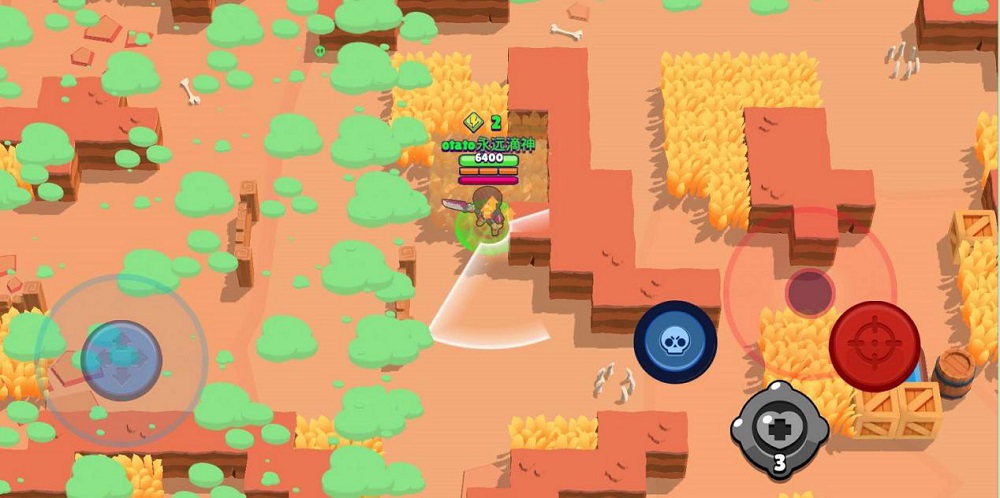
Task: Tap the blue movement joystick knob
Action: click(x=121, y=359)
